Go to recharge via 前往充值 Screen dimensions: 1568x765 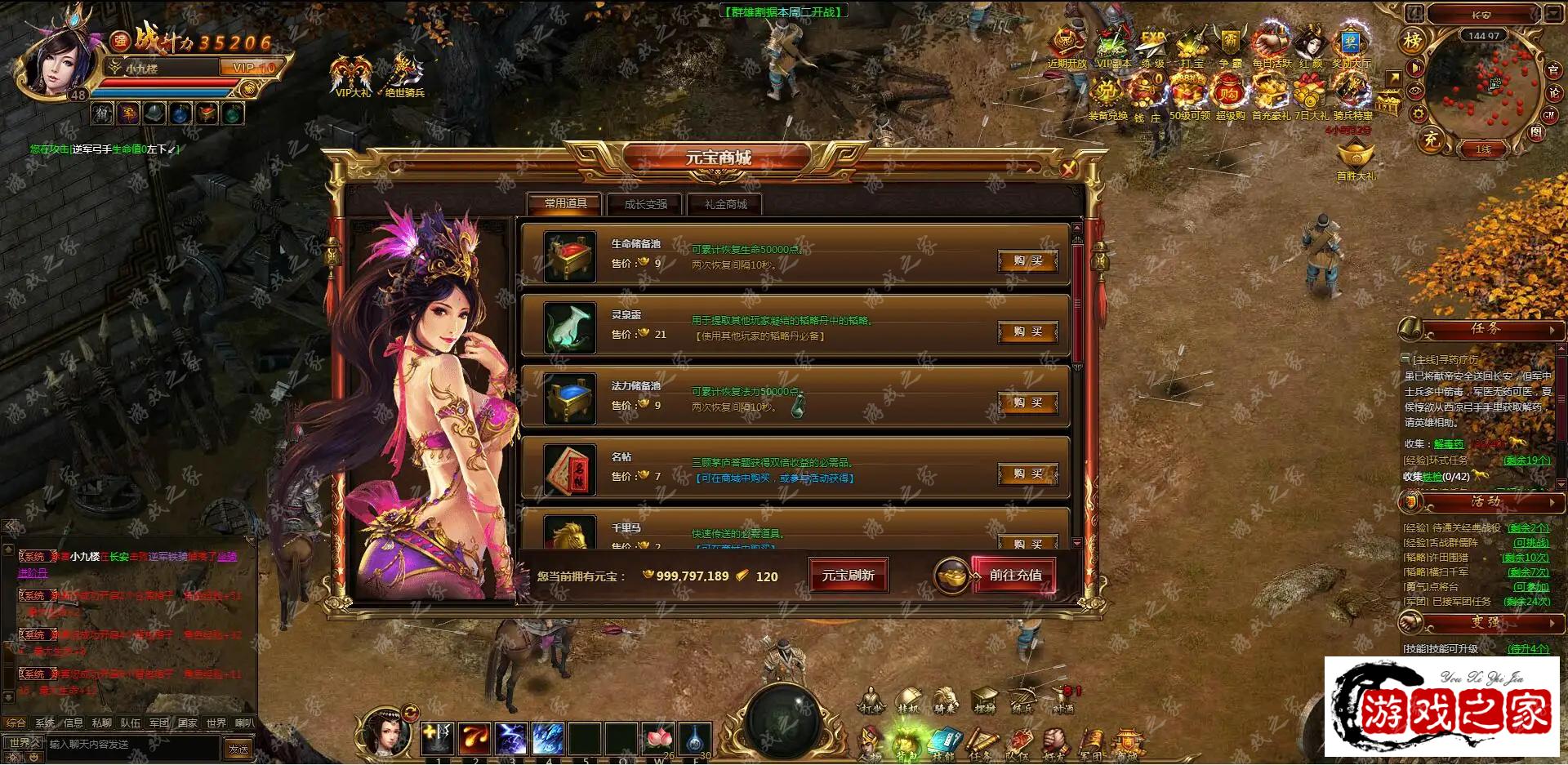pos(1014,576)
